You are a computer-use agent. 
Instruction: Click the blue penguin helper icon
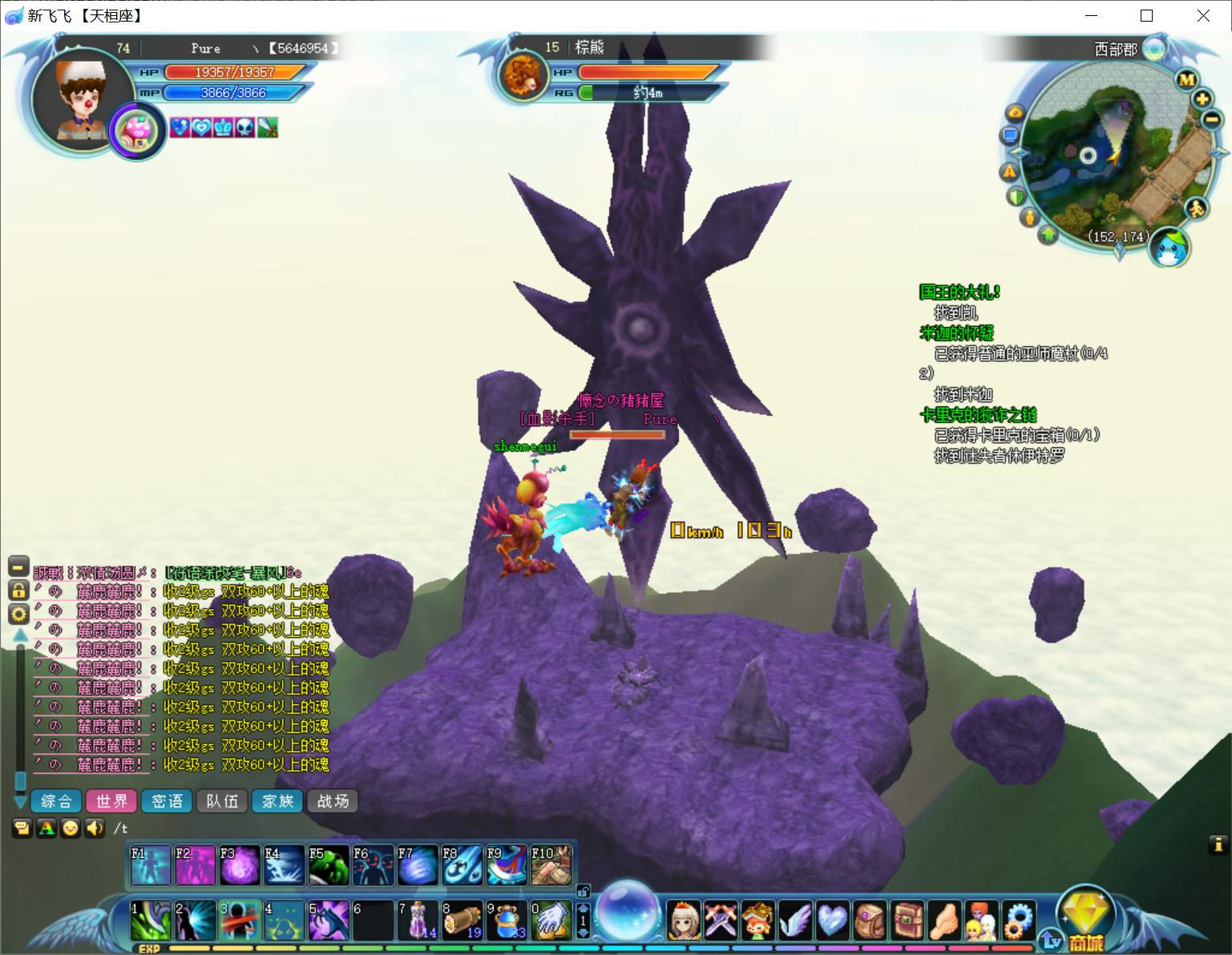(x=1169, y=247)
